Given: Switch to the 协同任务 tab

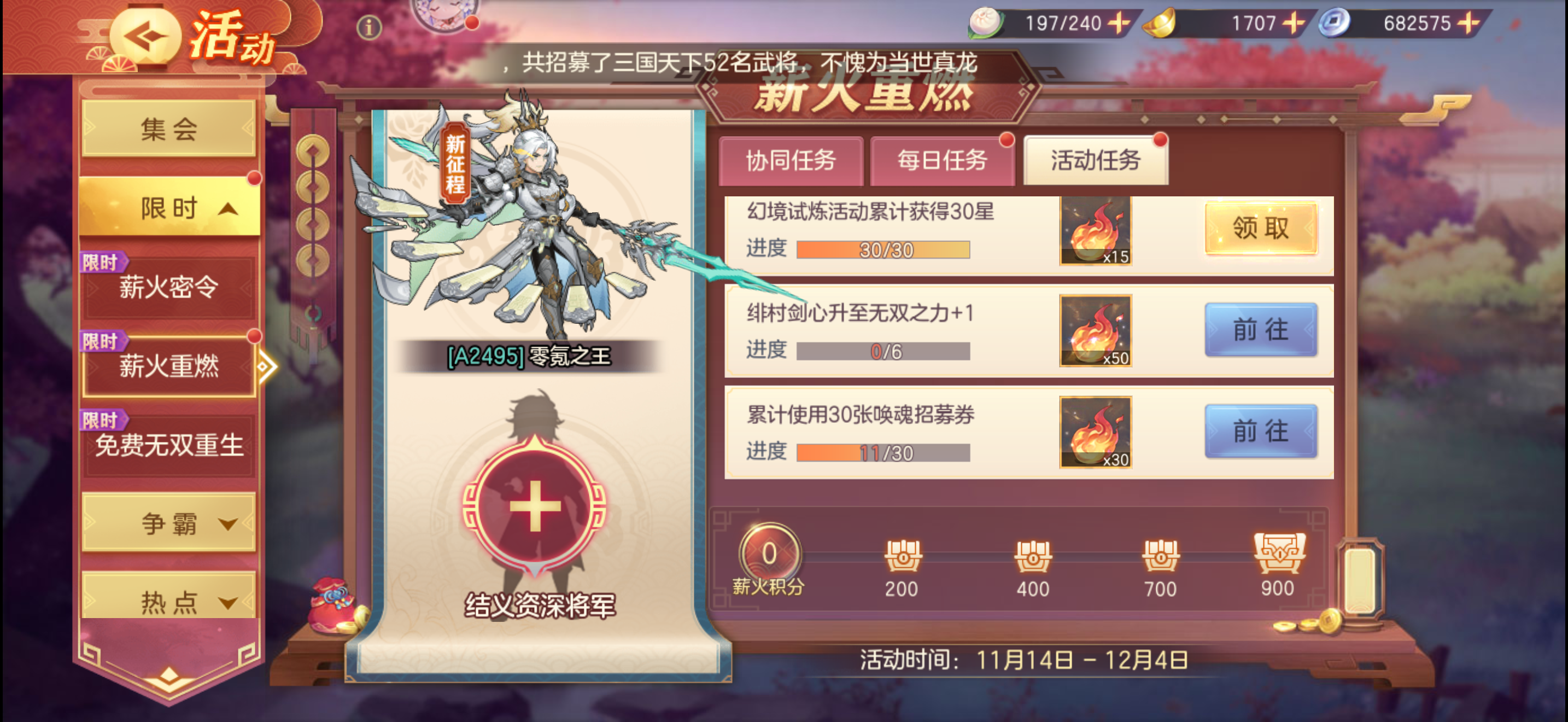Looking at the screenshot, I should 791,161.
